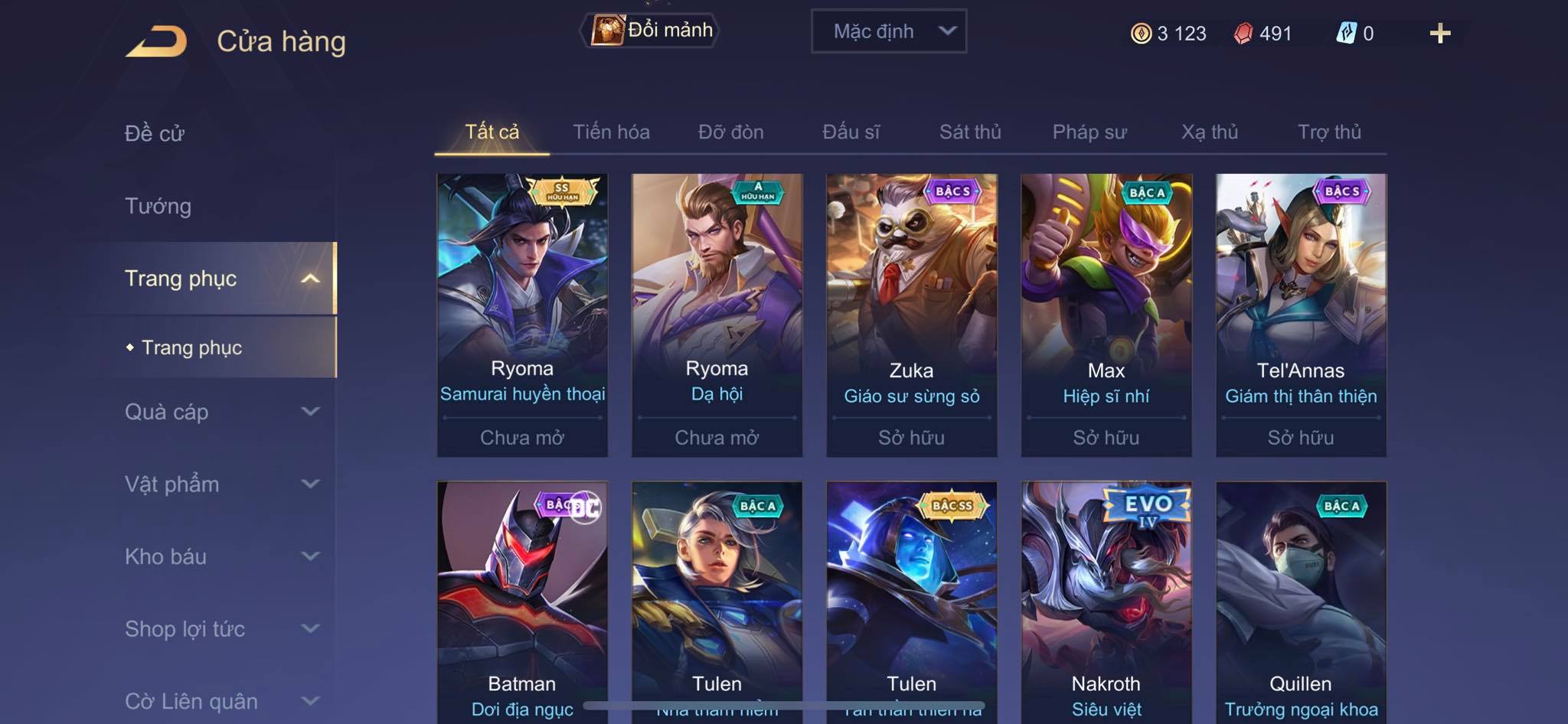Select the Xạ thủ tab
The width and height of the screenshot is (1568, 724).
click(1209, 132)
